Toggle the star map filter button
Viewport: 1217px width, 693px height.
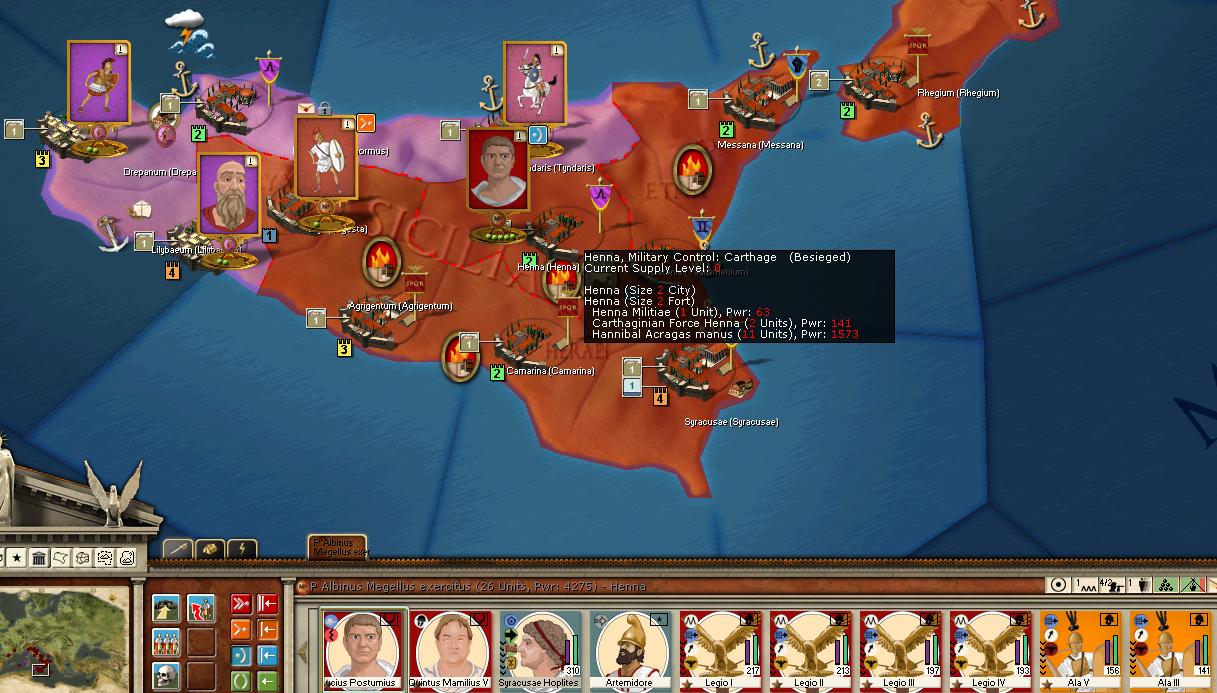(16, 557)
